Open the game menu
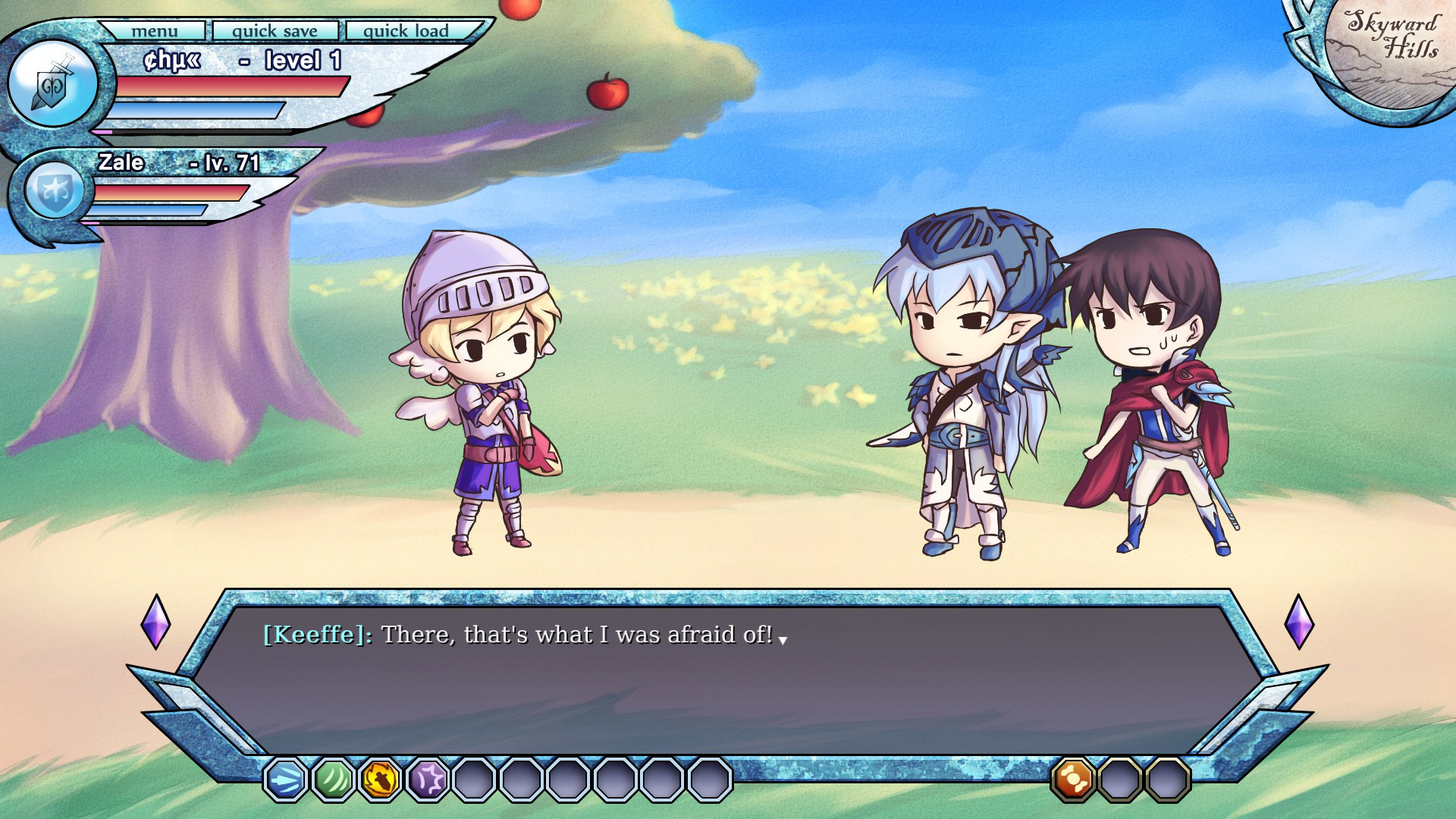 154,31
